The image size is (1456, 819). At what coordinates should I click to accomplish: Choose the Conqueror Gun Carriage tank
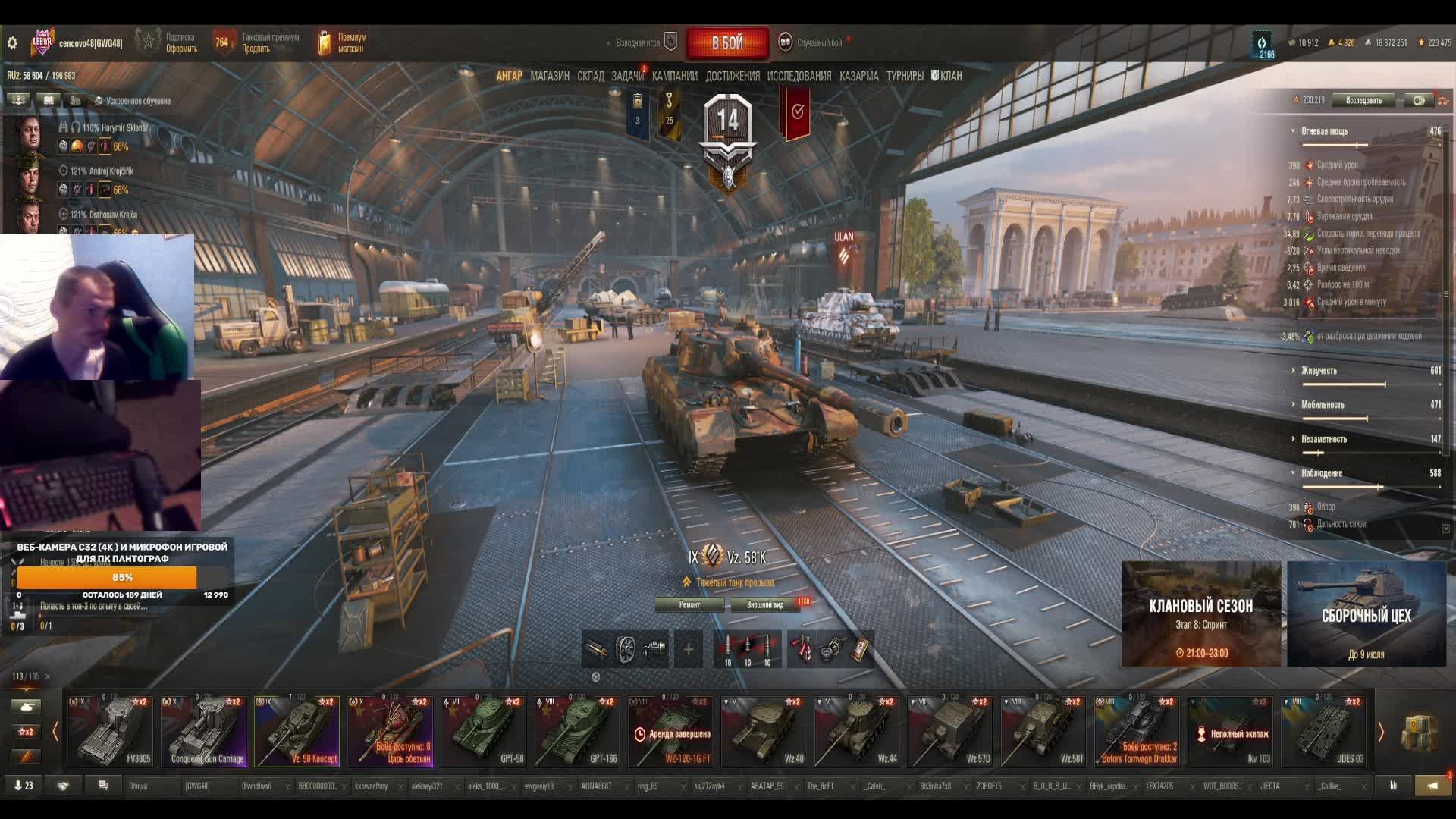point(204,731)
